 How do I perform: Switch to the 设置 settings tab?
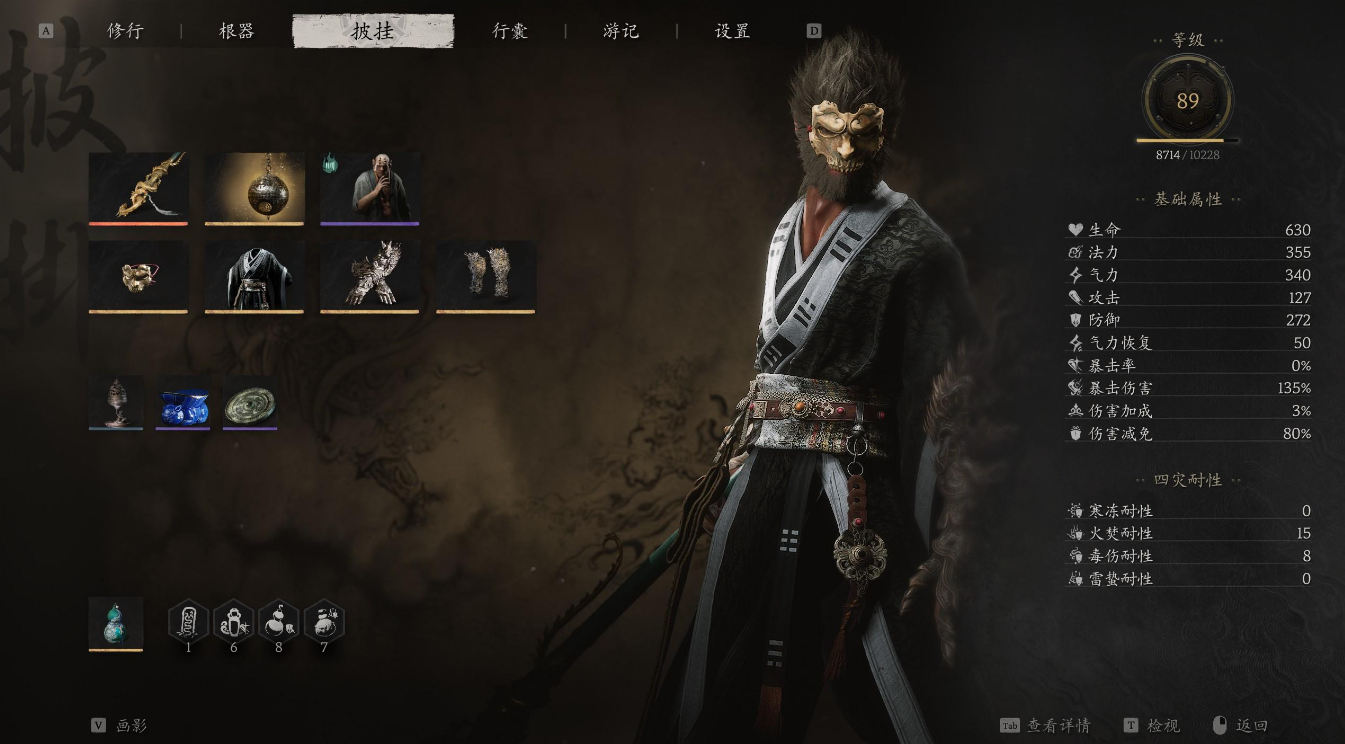click(x=732, y=31)
